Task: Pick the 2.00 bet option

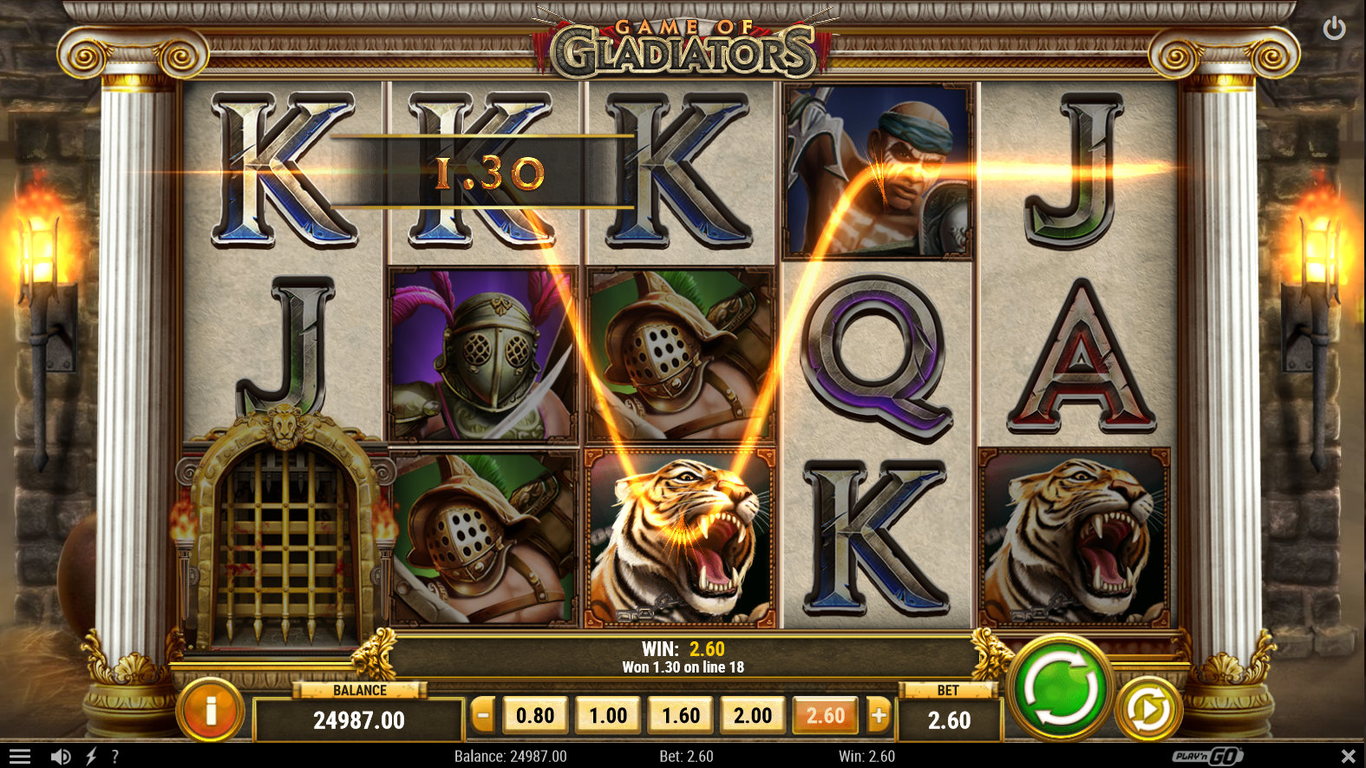Action: point(753,715)
